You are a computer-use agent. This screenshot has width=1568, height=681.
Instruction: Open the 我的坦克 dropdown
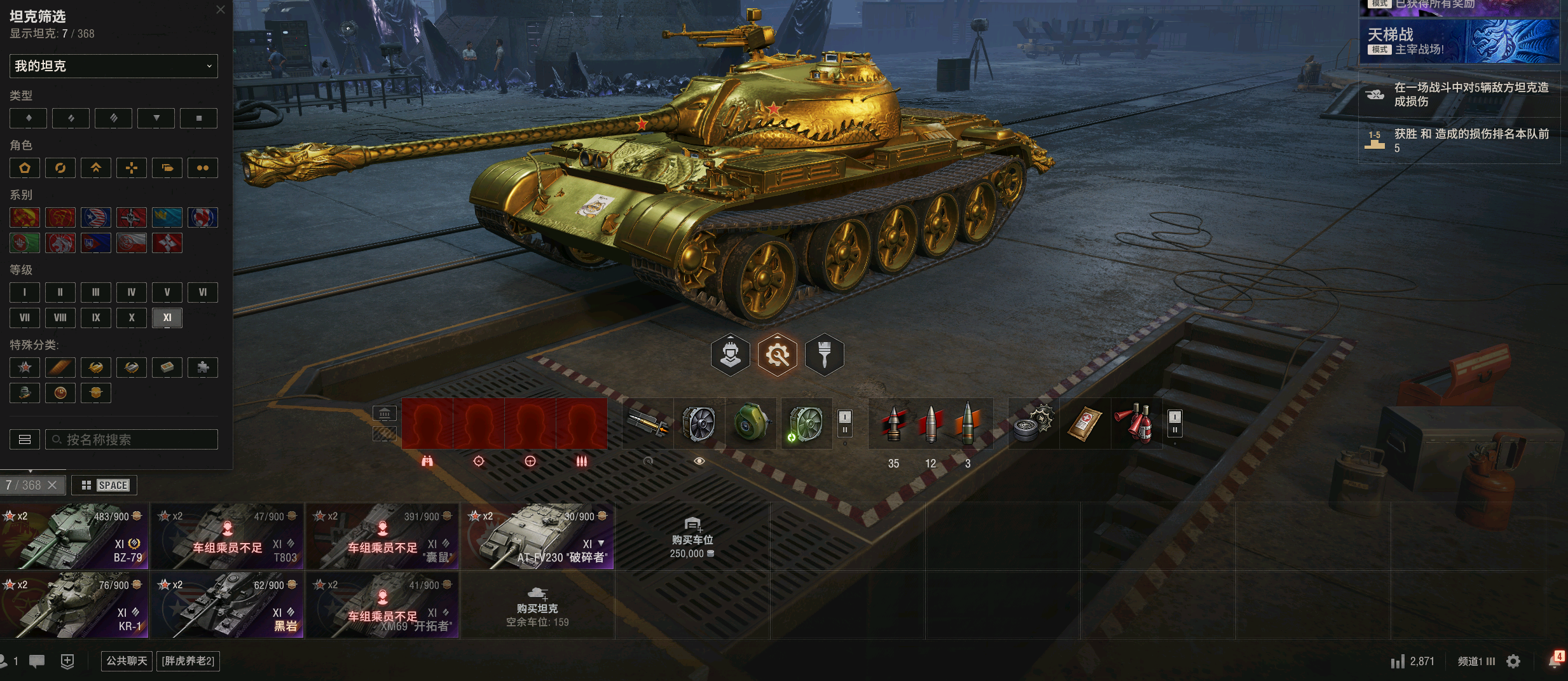(113, 66)
